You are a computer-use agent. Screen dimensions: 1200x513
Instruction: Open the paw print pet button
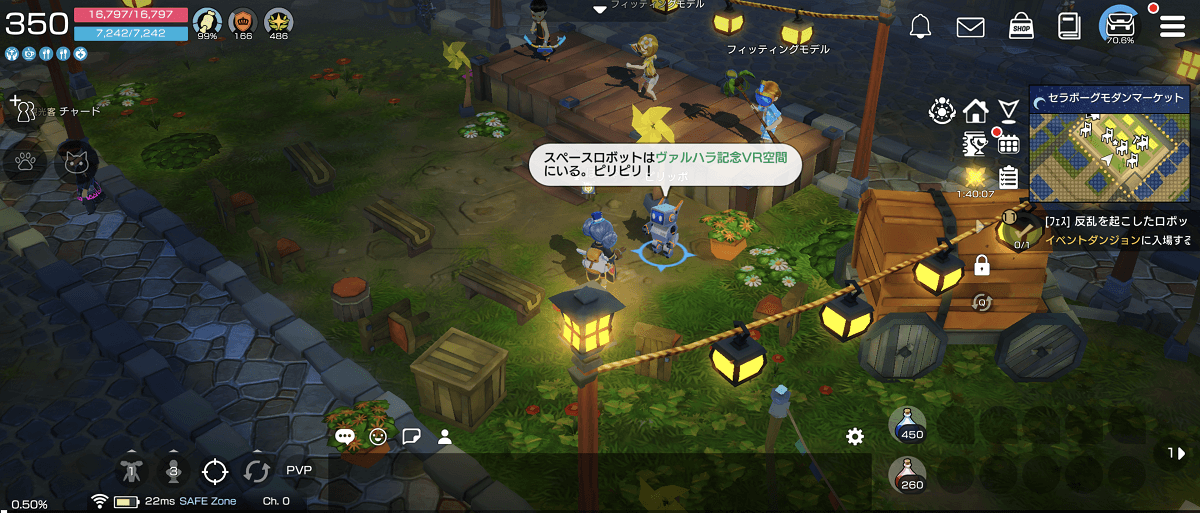tap(25, 160)
